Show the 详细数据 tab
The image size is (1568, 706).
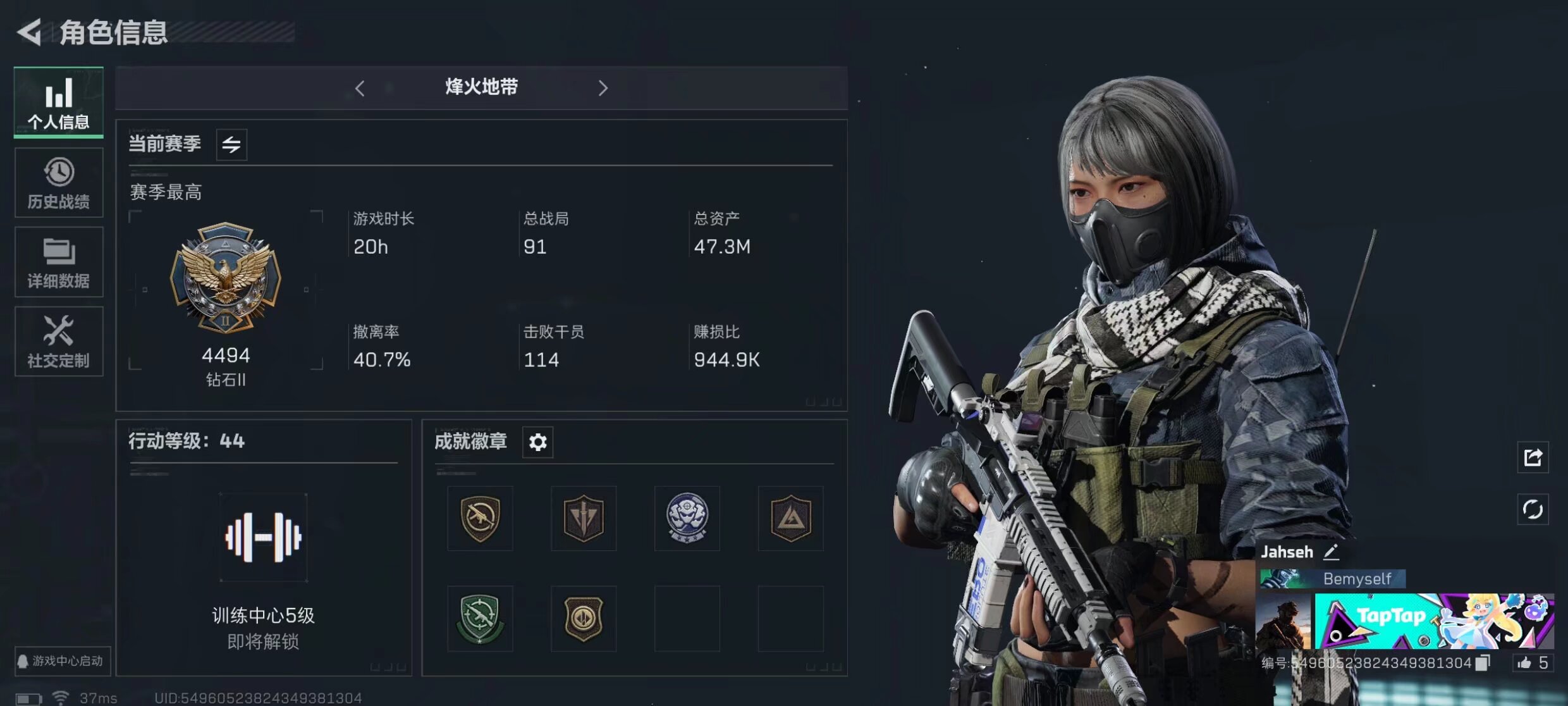click(x=58, y=262)
